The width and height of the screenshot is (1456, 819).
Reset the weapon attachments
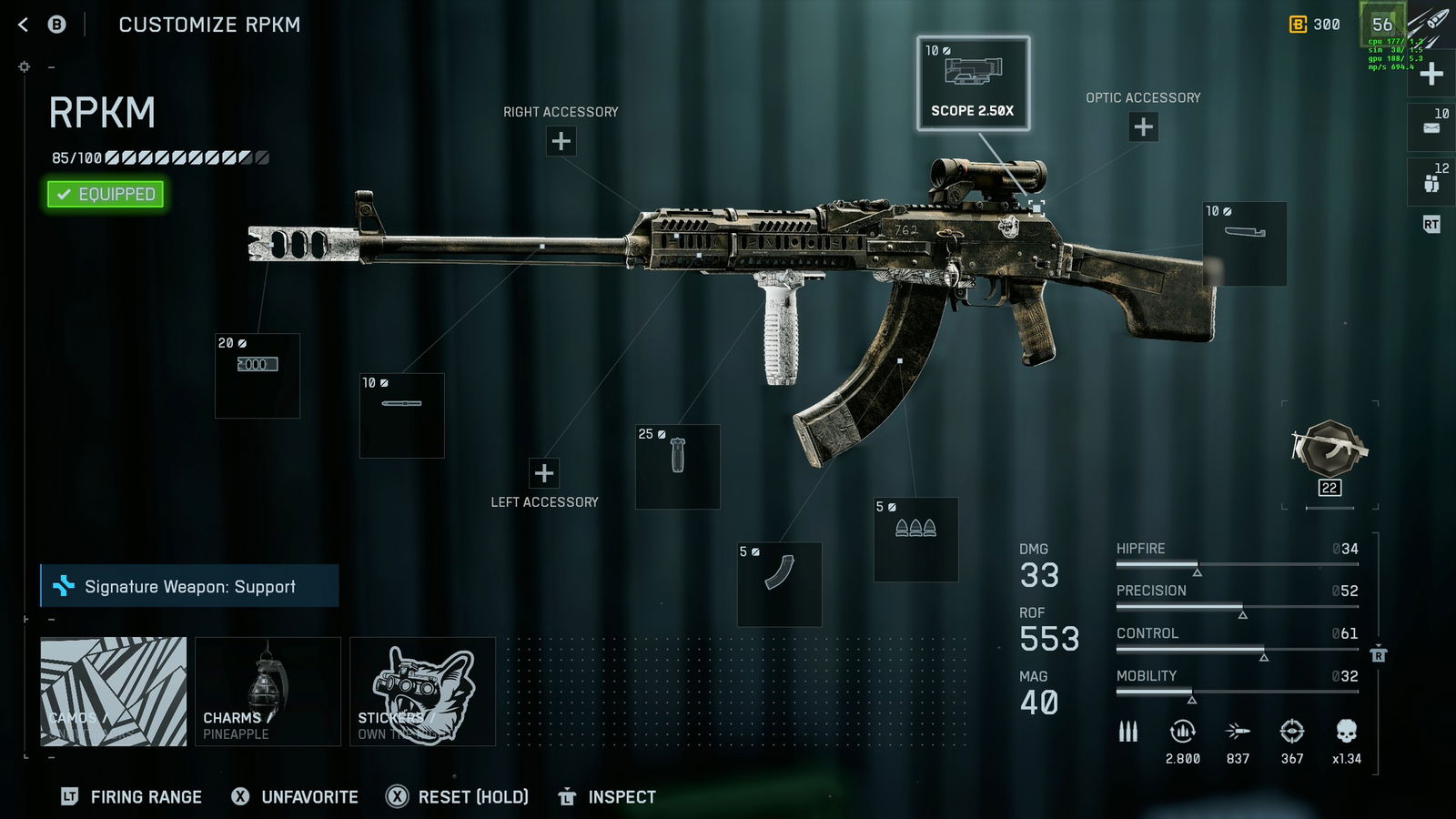tap(458, 797)
